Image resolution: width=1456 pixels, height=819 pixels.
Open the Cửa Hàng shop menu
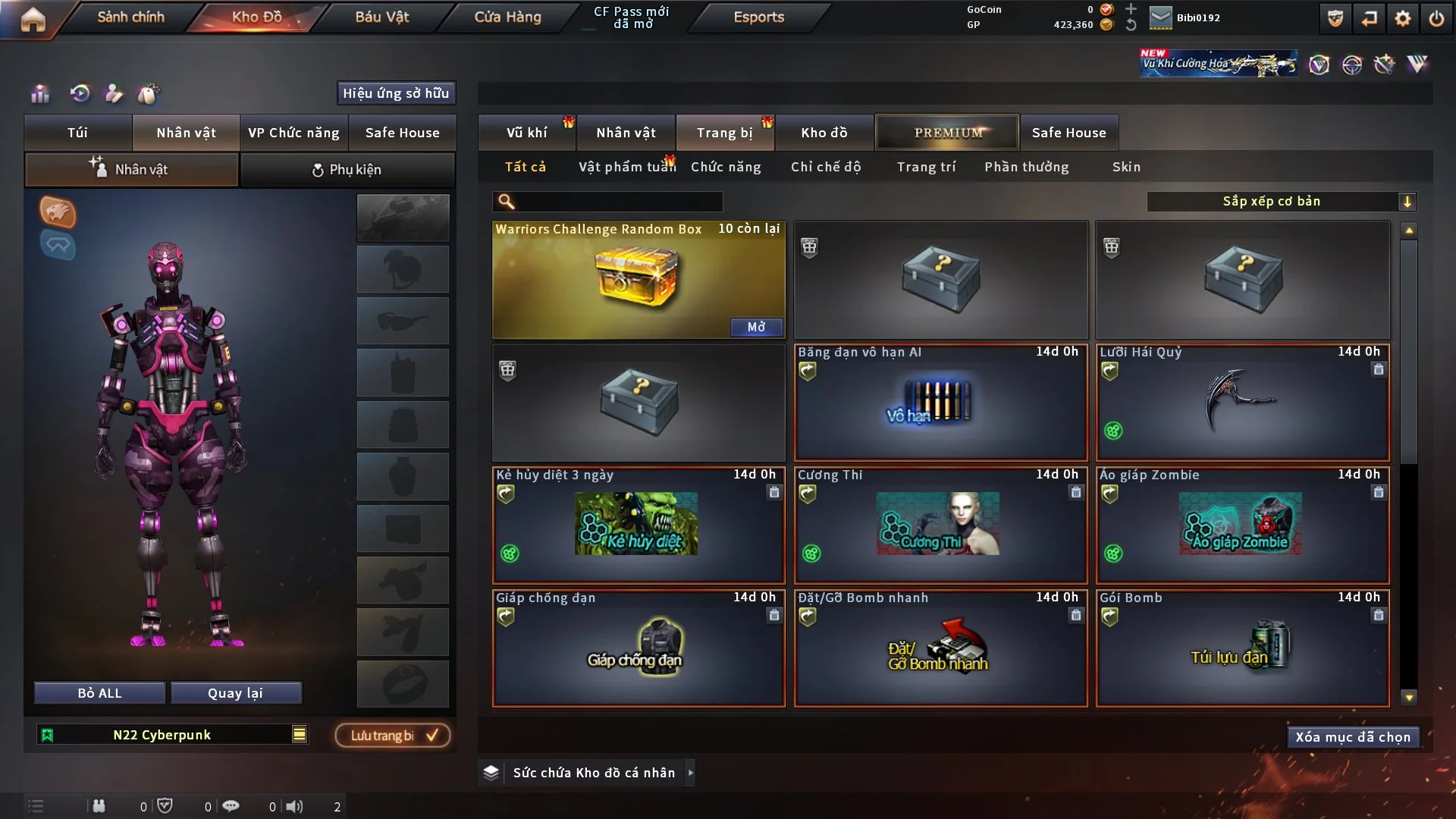click(507, 17)
